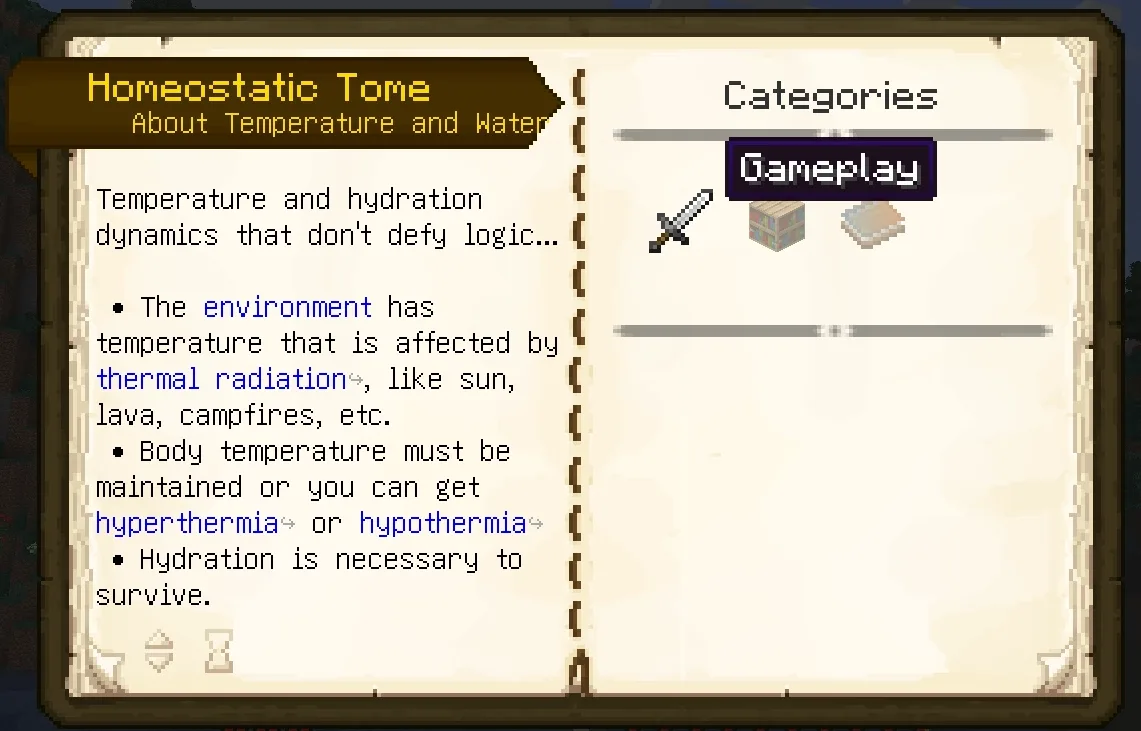Click the up-down arrows button below the text

point(159,651)
